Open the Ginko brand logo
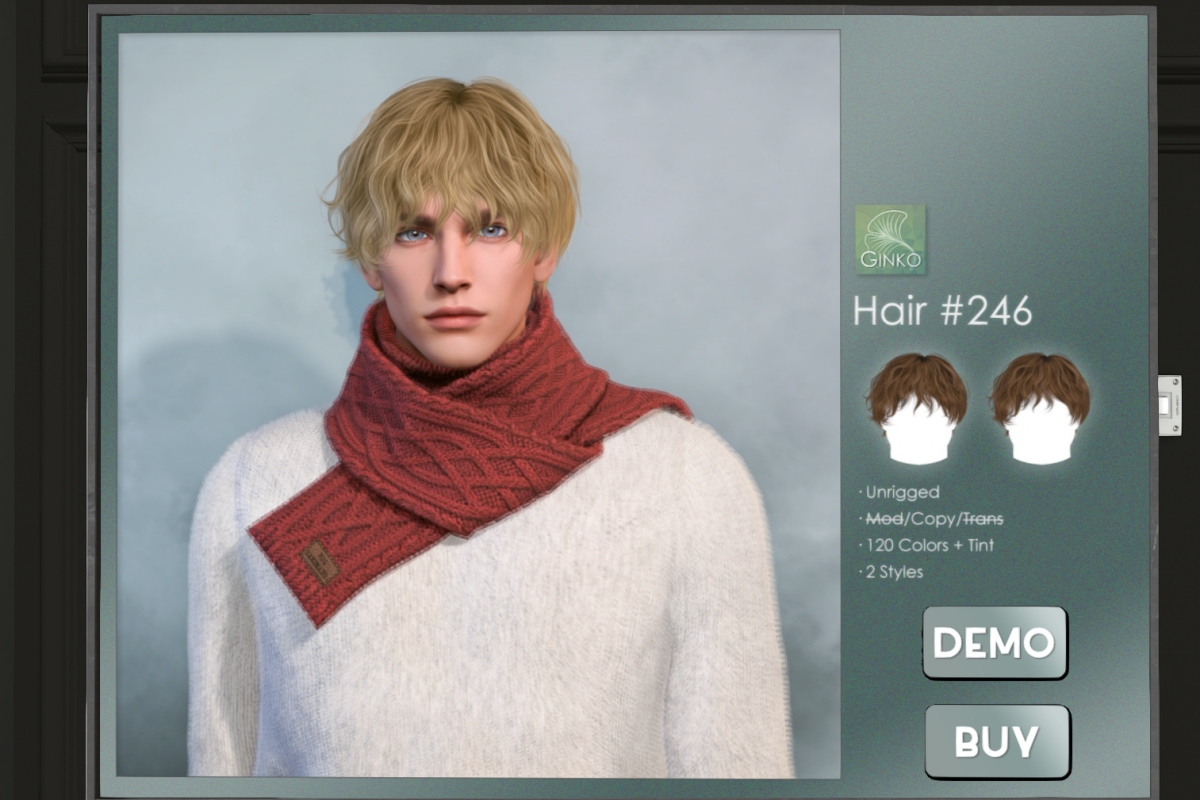Screen dimensions: 1200x800 point(890,240)
